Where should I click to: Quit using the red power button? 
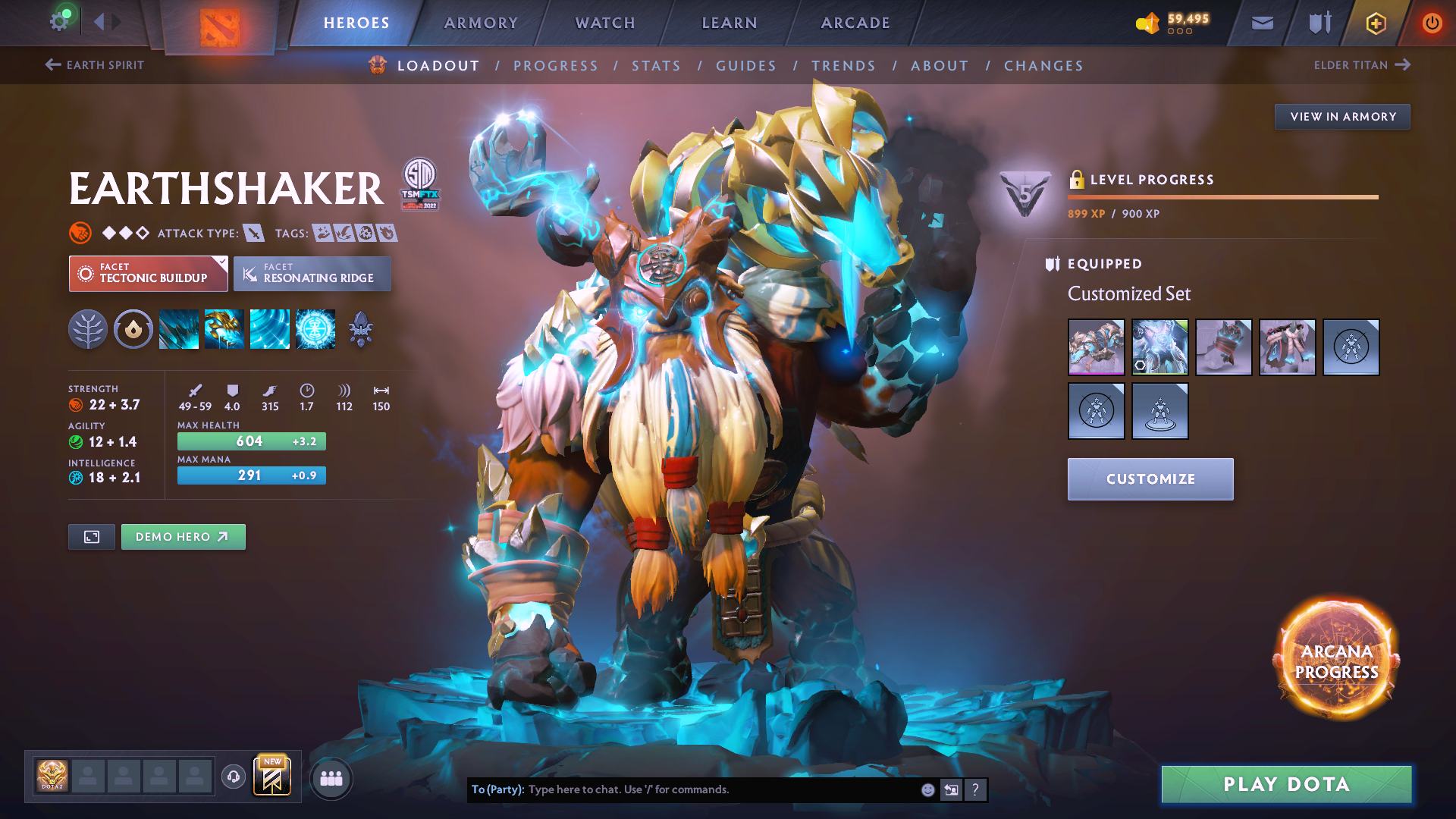(1432, 23)
